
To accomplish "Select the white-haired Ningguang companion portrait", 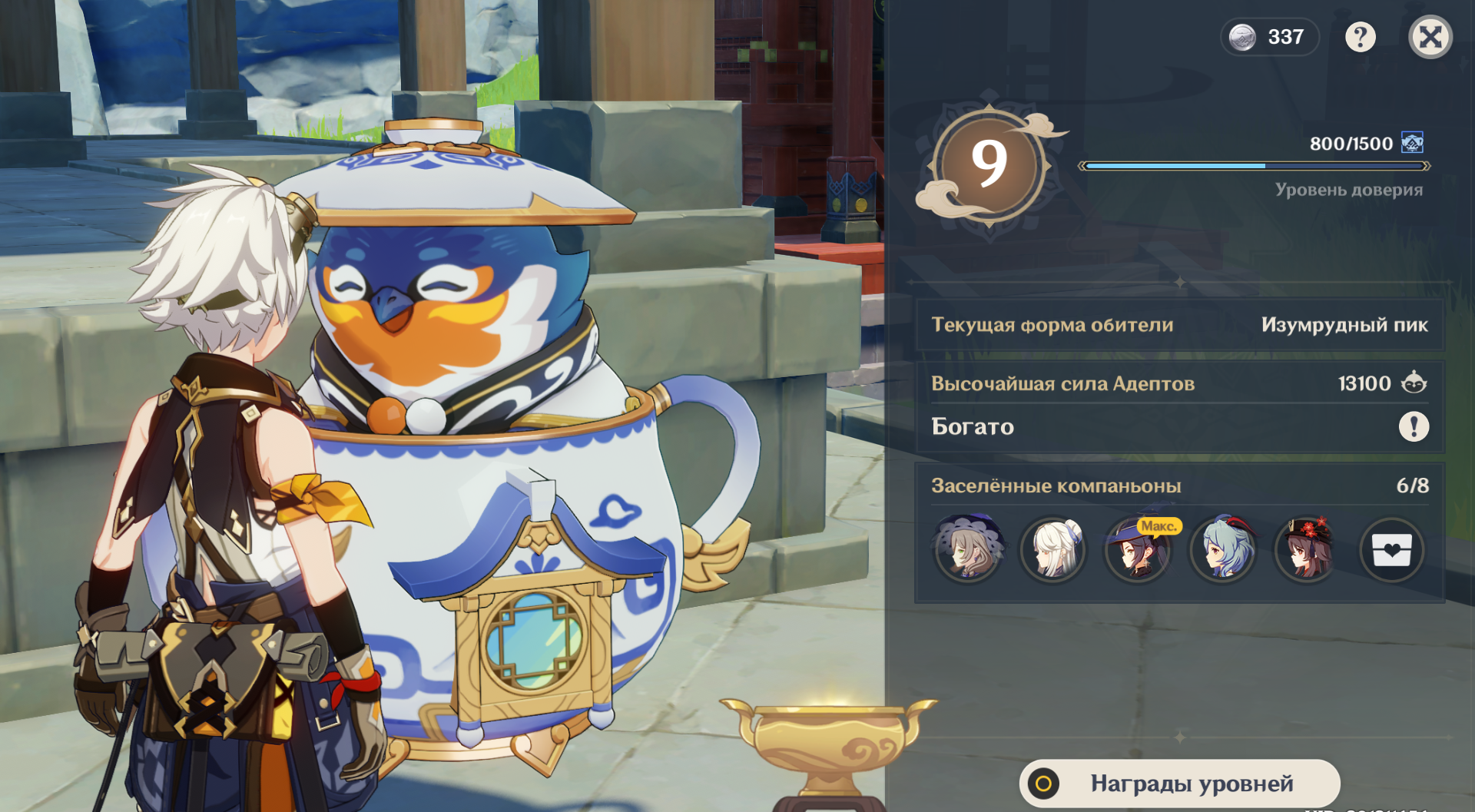I will tap(1053, 549).
